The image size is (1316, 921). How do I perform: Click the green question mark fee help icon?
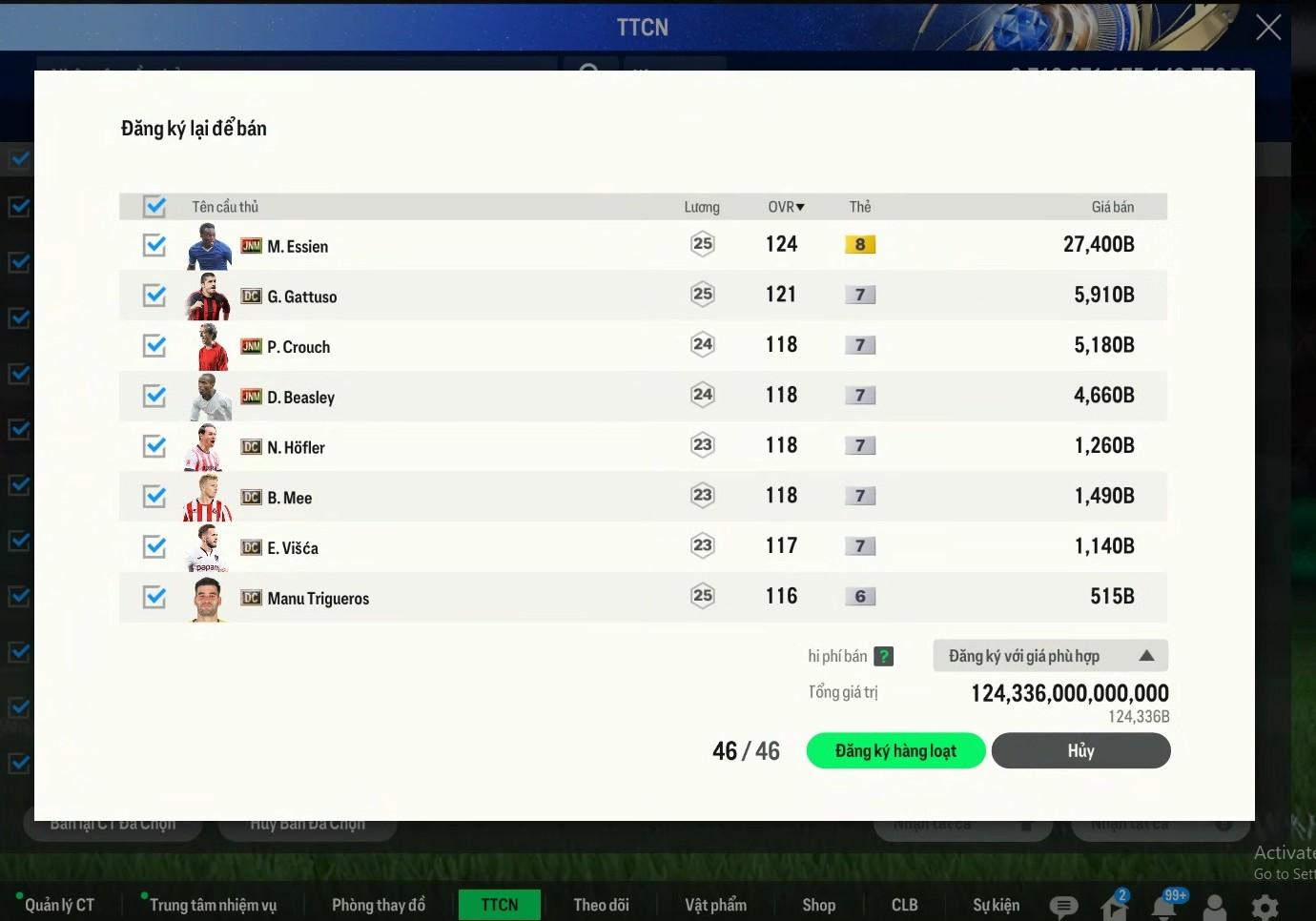tap(884, 656)
